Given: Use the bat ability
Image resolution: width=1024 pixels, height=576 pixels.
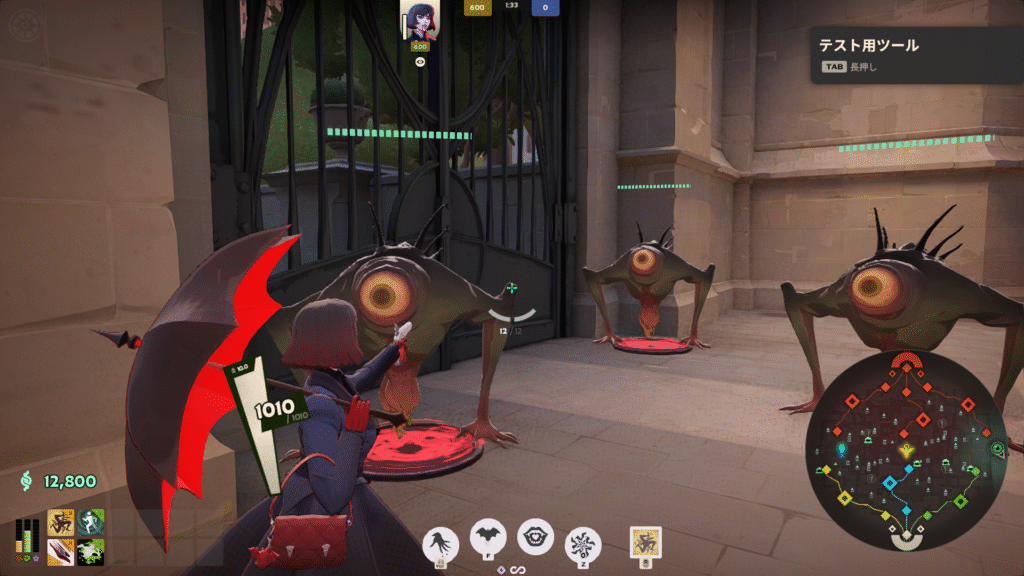Looking at the screenshot, I should click(x=489, y=538).
